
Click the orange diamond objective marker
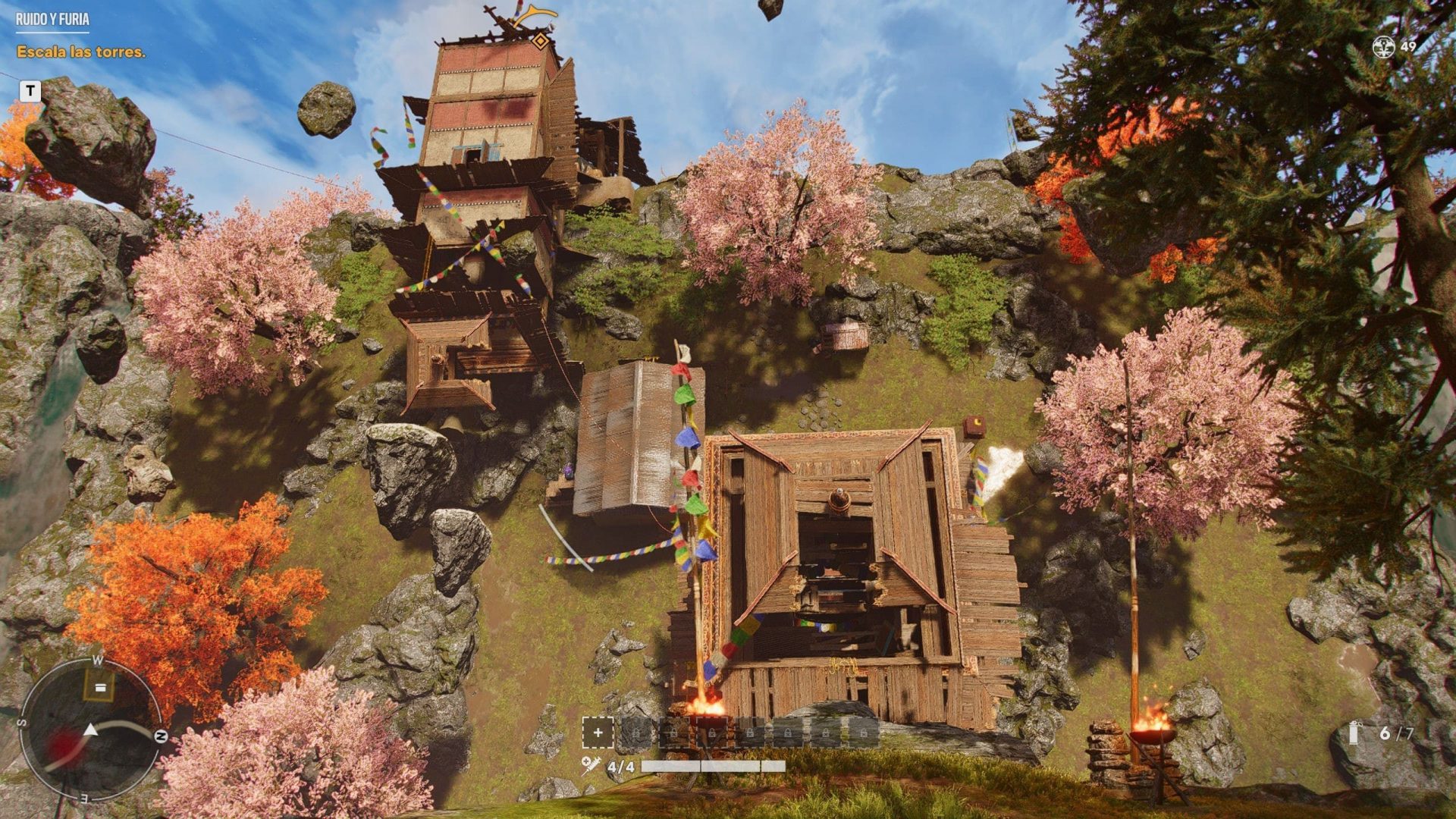point(540,41)
